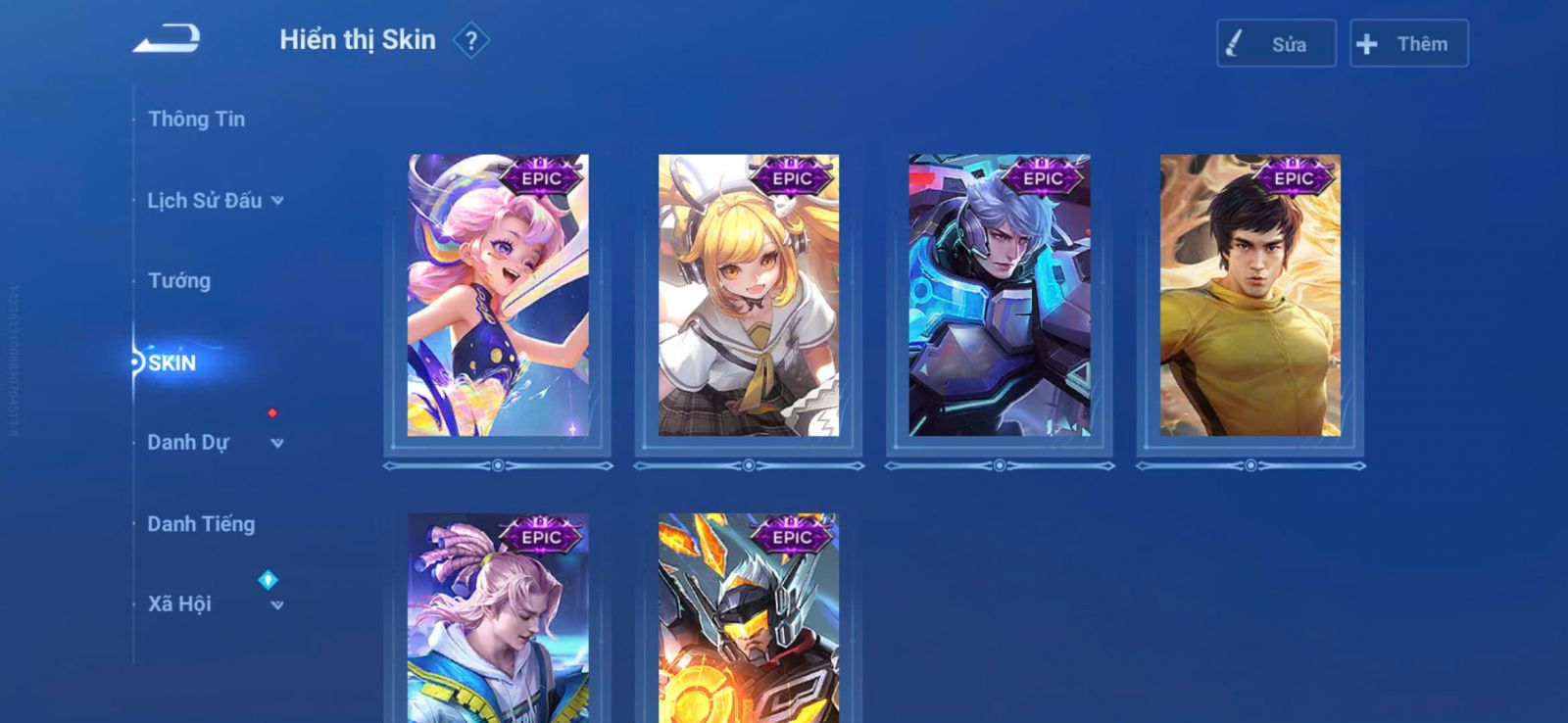Click the Sửa edit button
The width and height of the screenshot is (1568, 723).
click(x=1276, y=44)
